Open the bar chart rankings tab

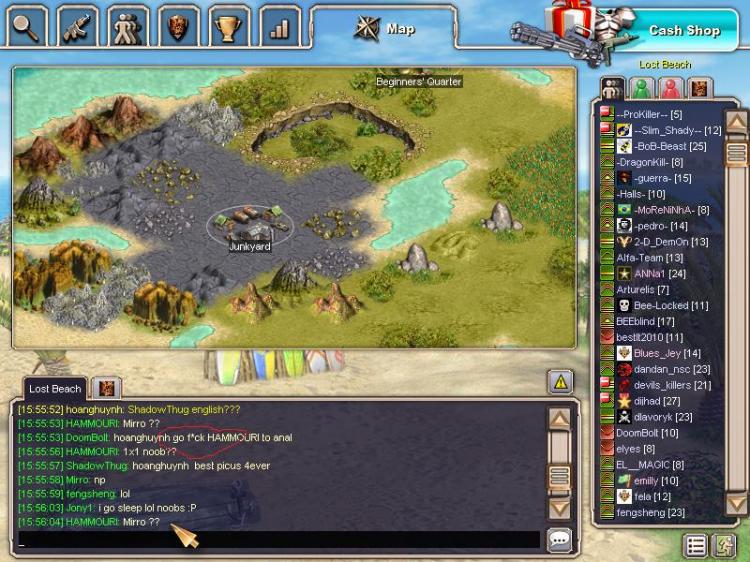point(280,27)
